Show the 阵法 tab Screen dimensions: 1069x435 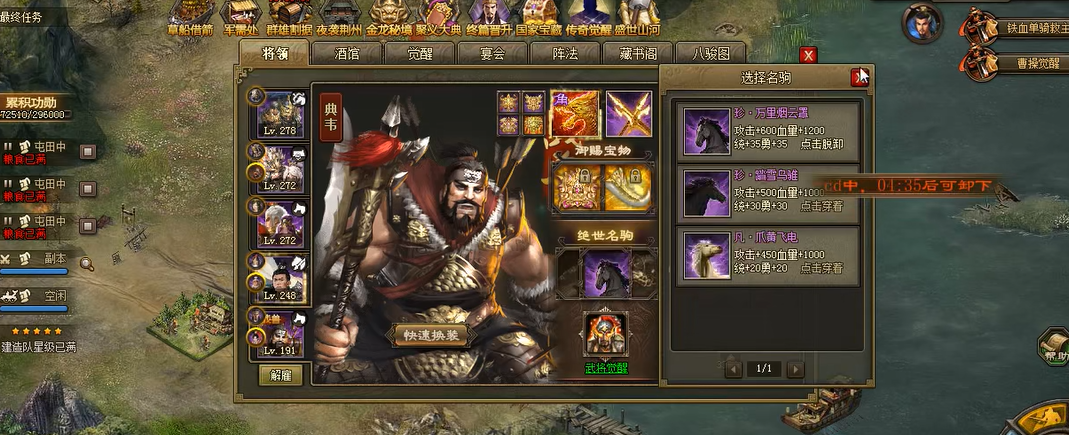(x=565, y=54)
